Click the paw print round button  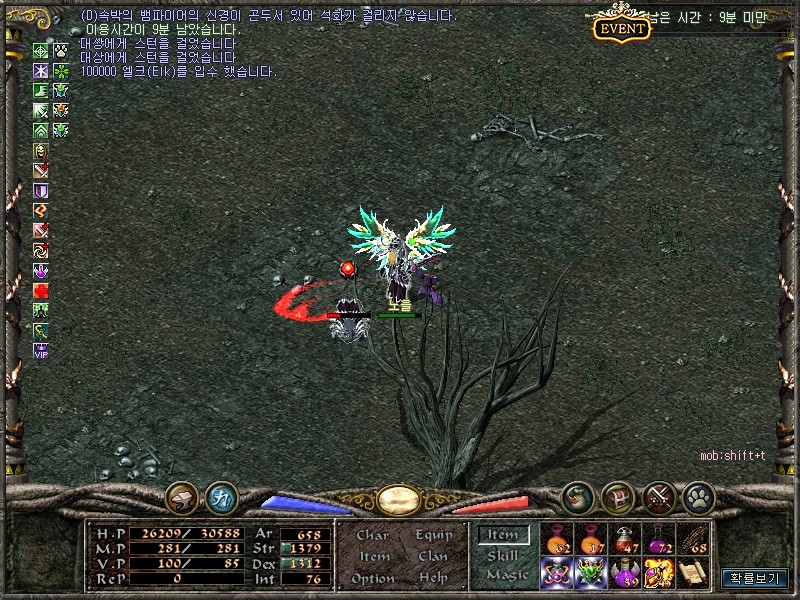click(698, 497)
